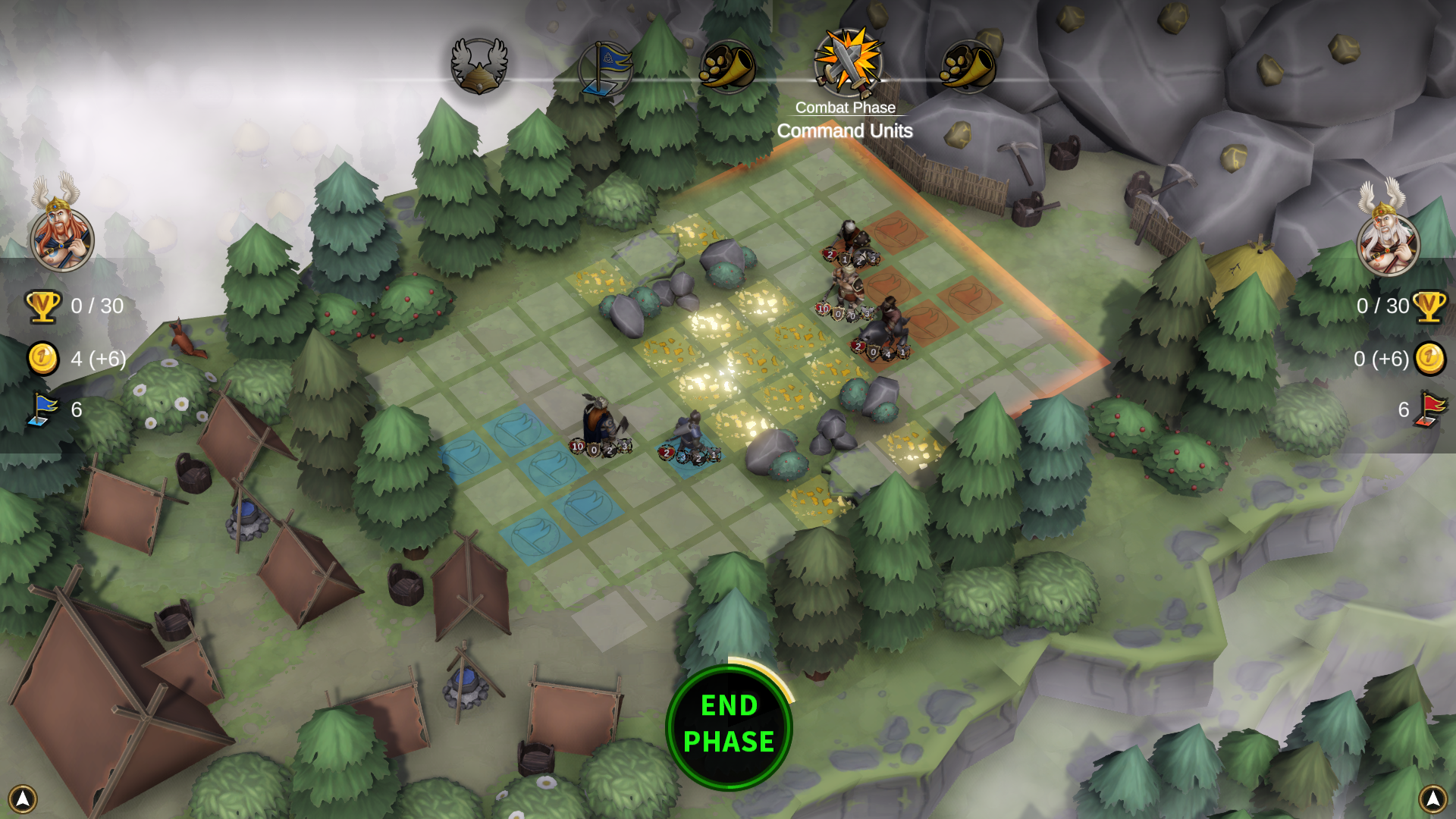1456x819 pixels.
Task: Target the enemy rider on the dark mount
Action: coord(886,331)
